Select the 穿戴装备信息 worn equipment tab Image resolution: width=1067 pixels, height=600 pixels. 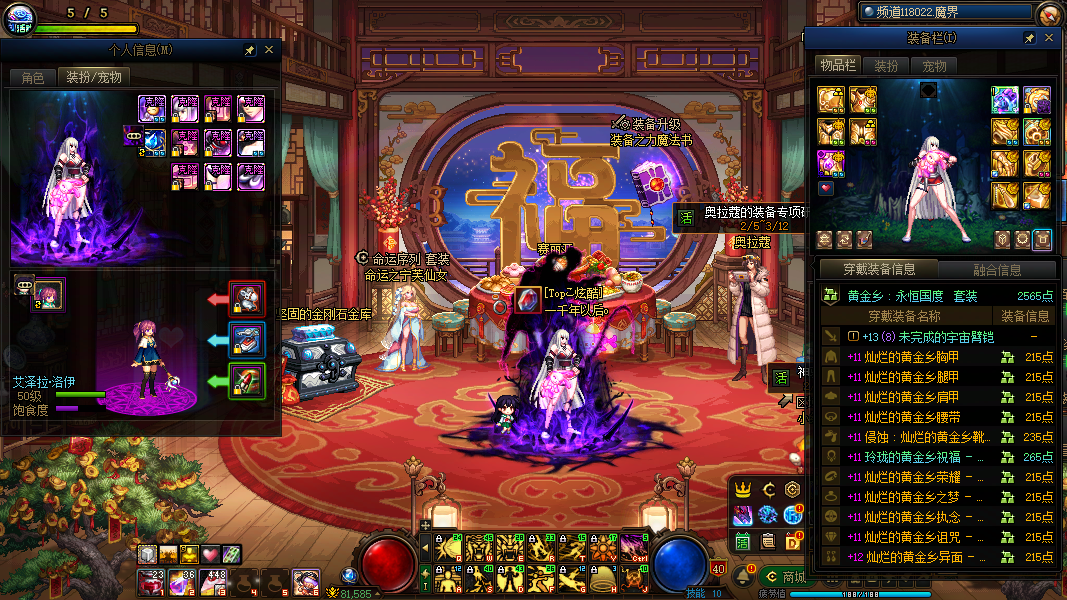[x=878, y=269]
